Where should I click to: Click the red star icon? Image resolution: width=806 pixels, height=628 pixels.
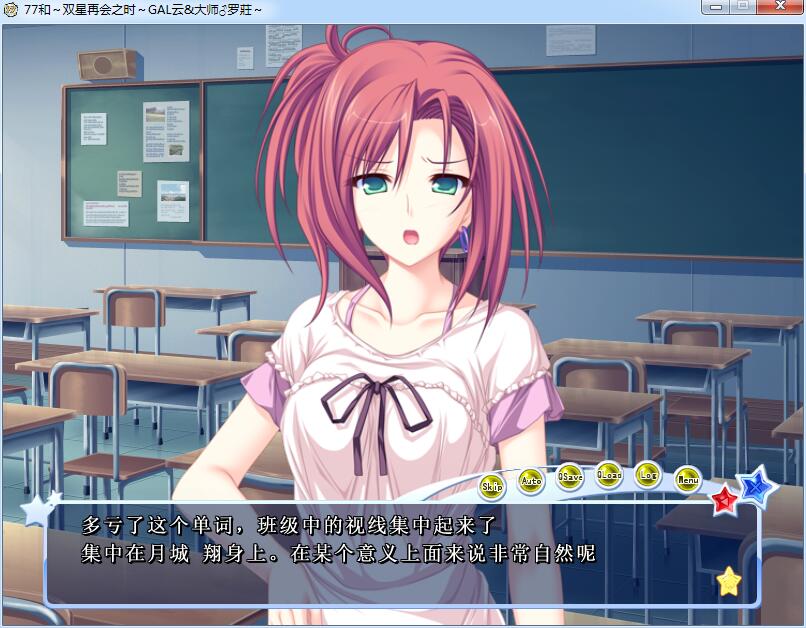pos(724,499)
